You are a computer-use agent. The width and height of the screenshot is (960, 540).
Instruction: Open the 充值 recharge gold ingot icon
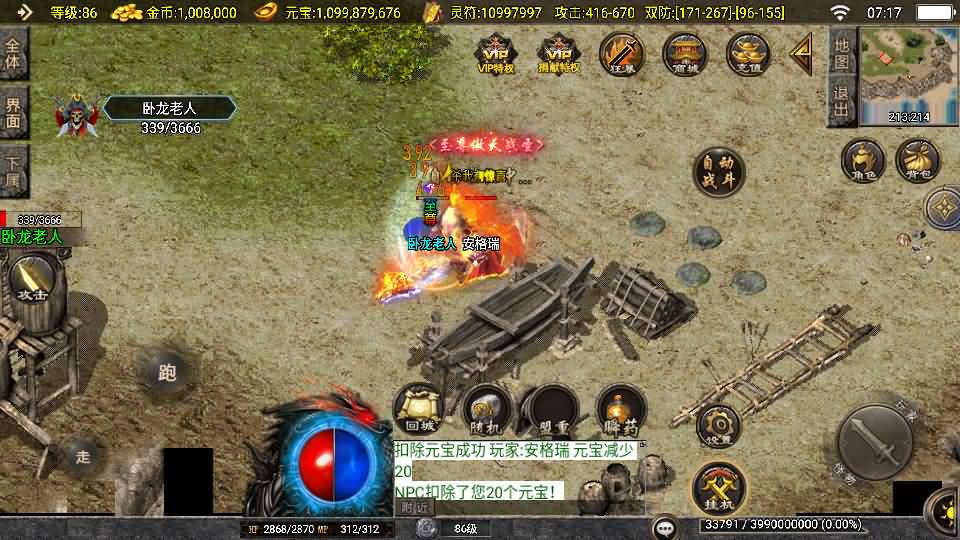[x=748, y=54]
